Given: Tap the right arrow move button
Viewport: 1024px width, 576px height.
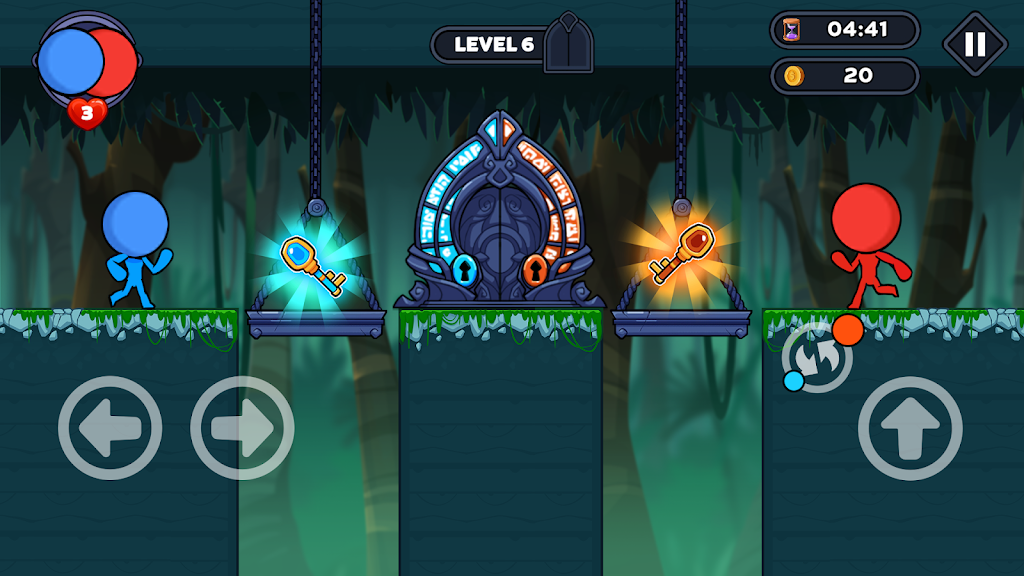Looking at the screenshot, I should click(x=242, y=428).
